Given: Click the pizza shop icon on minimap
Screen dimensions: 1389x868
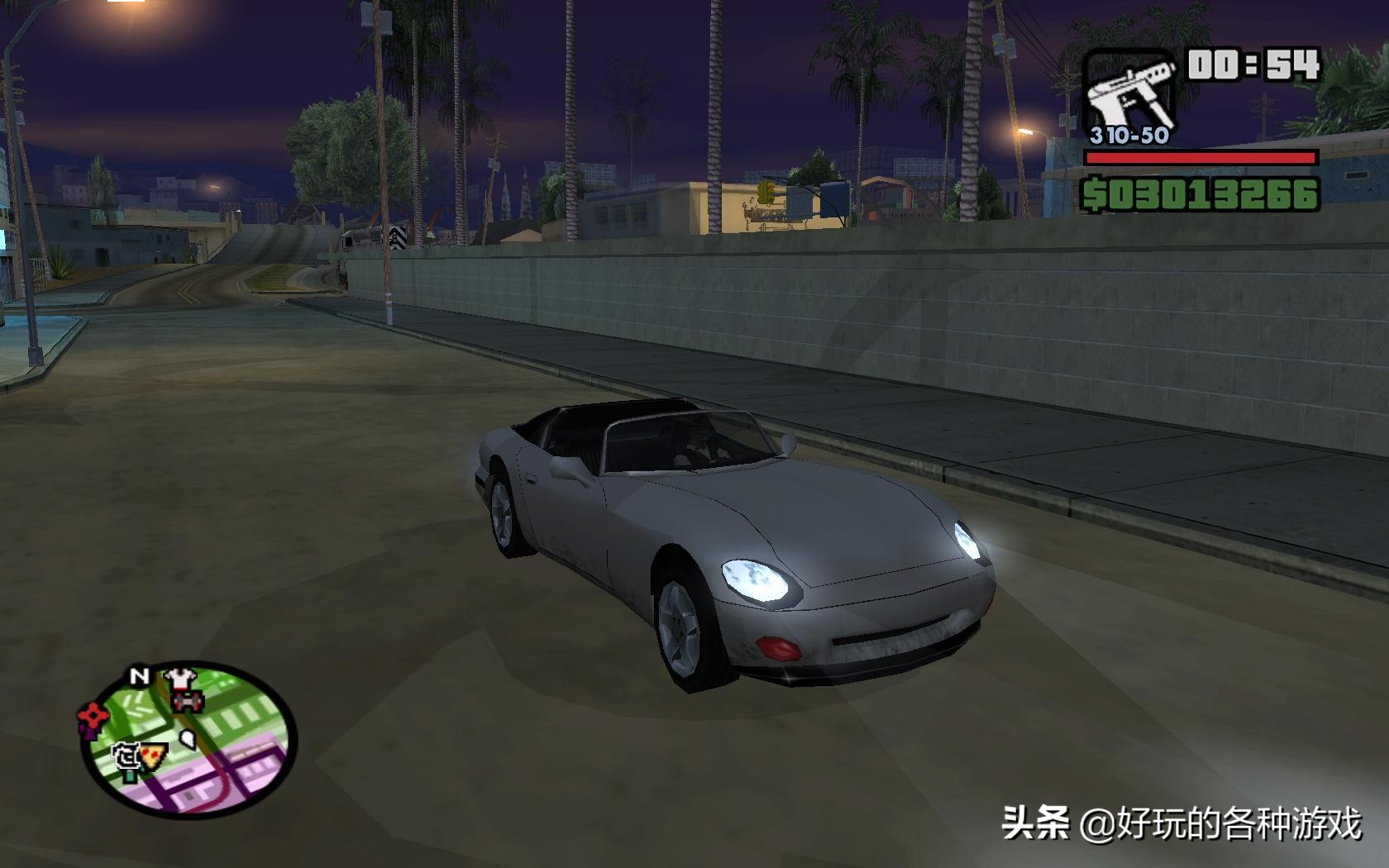Looking at the screenshot, I should click(x=152, y=756).
